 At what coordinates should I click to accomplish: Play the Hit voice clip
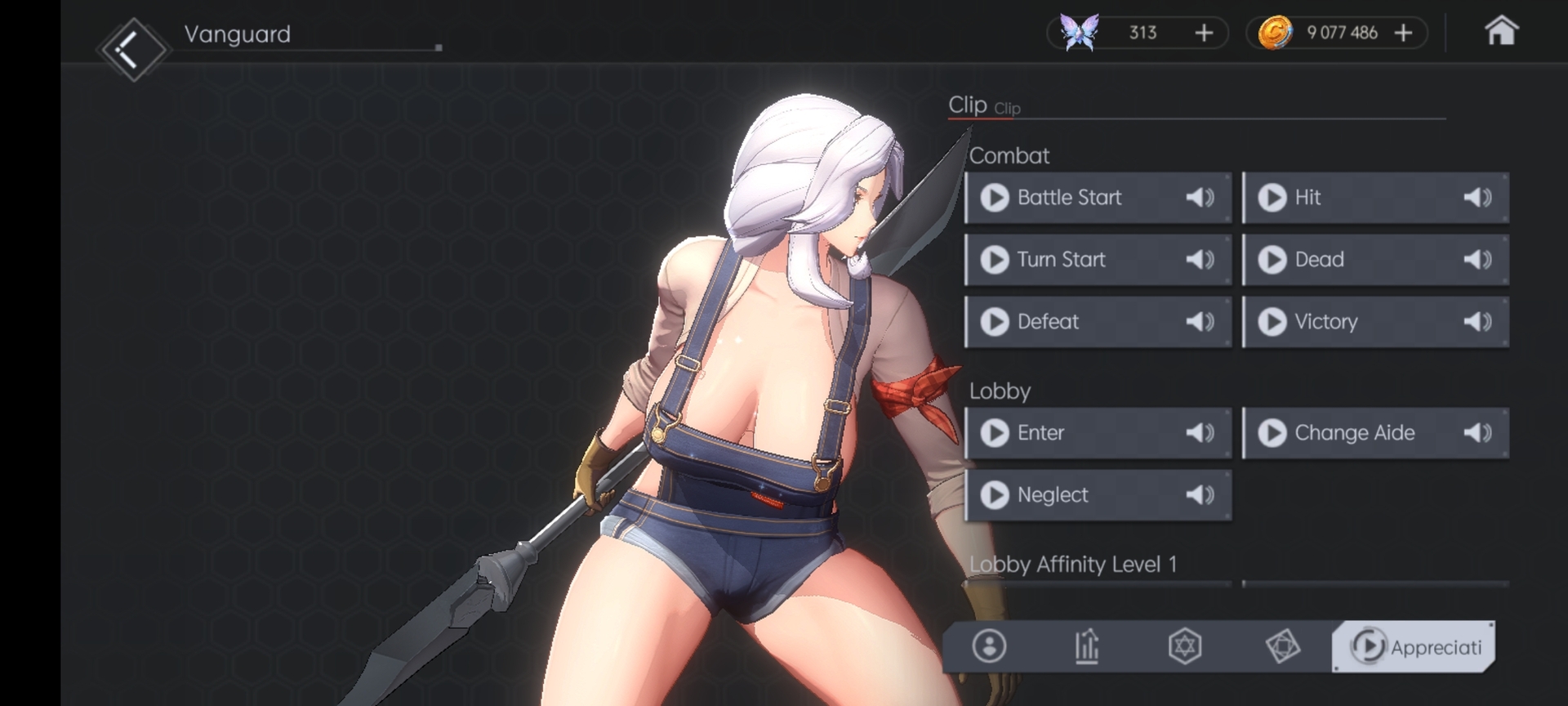(x=1272, y=198)
